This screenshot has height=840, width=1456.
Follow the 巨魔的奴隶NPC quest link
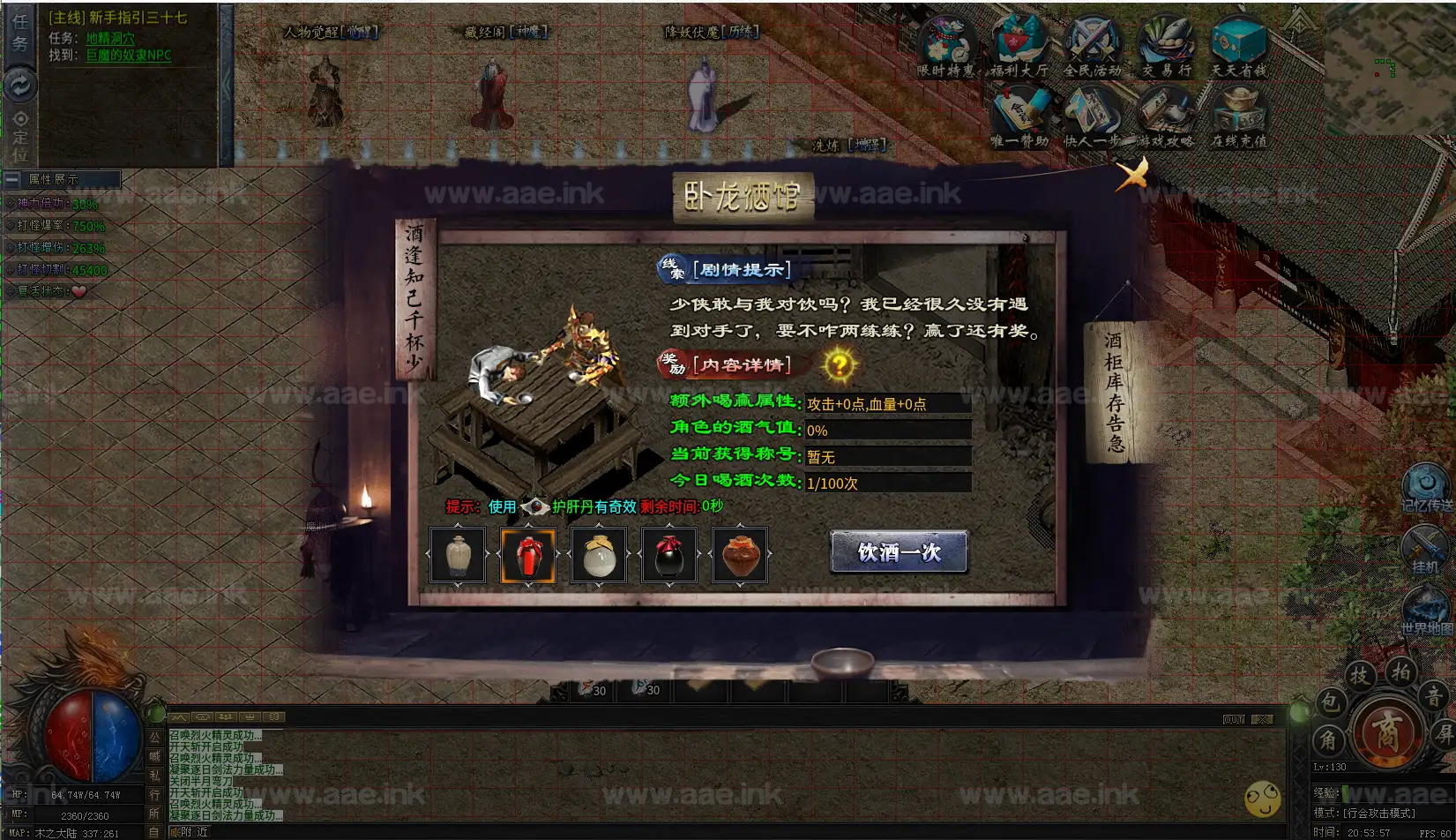tap(129, 55)
